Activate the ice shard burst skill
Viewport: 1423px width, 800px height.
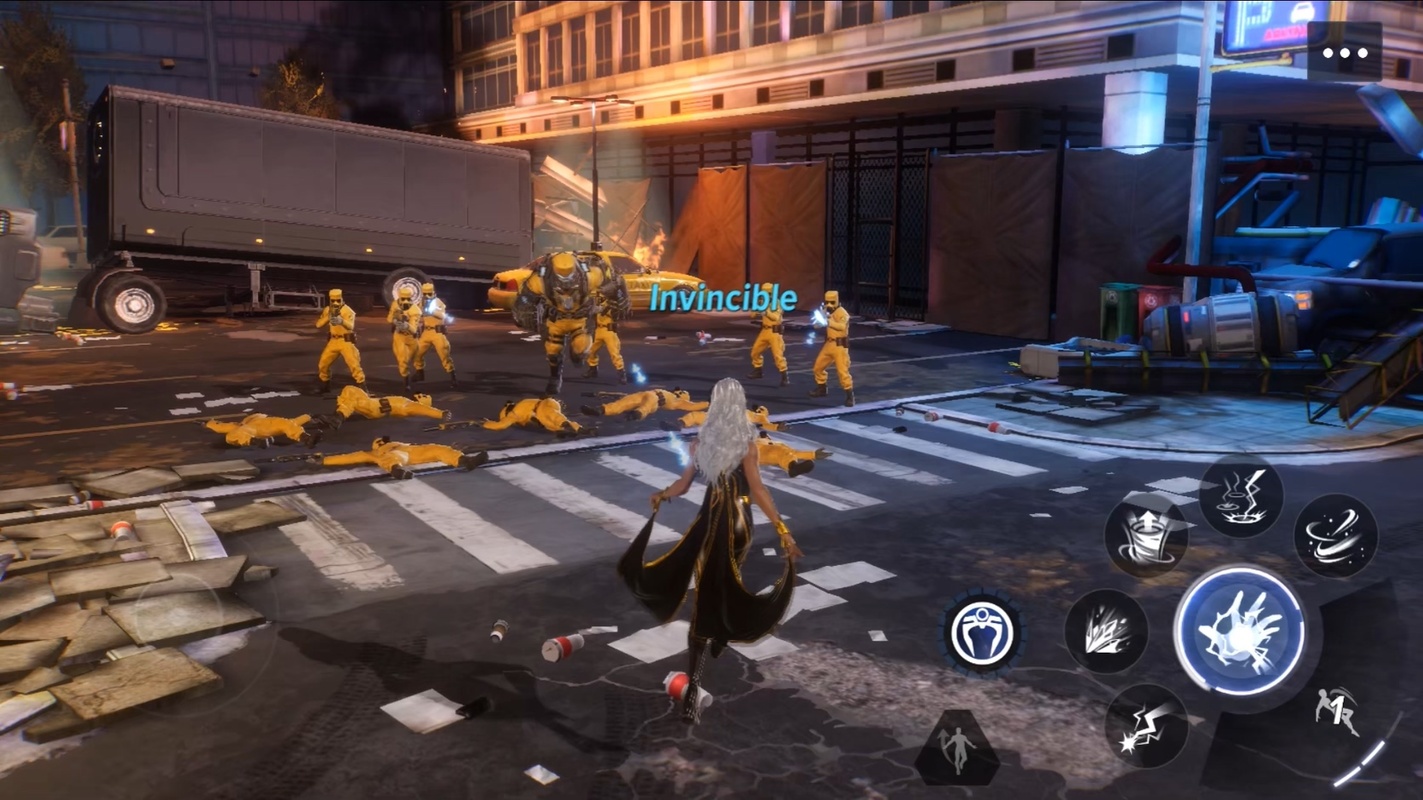point(1105,630)
